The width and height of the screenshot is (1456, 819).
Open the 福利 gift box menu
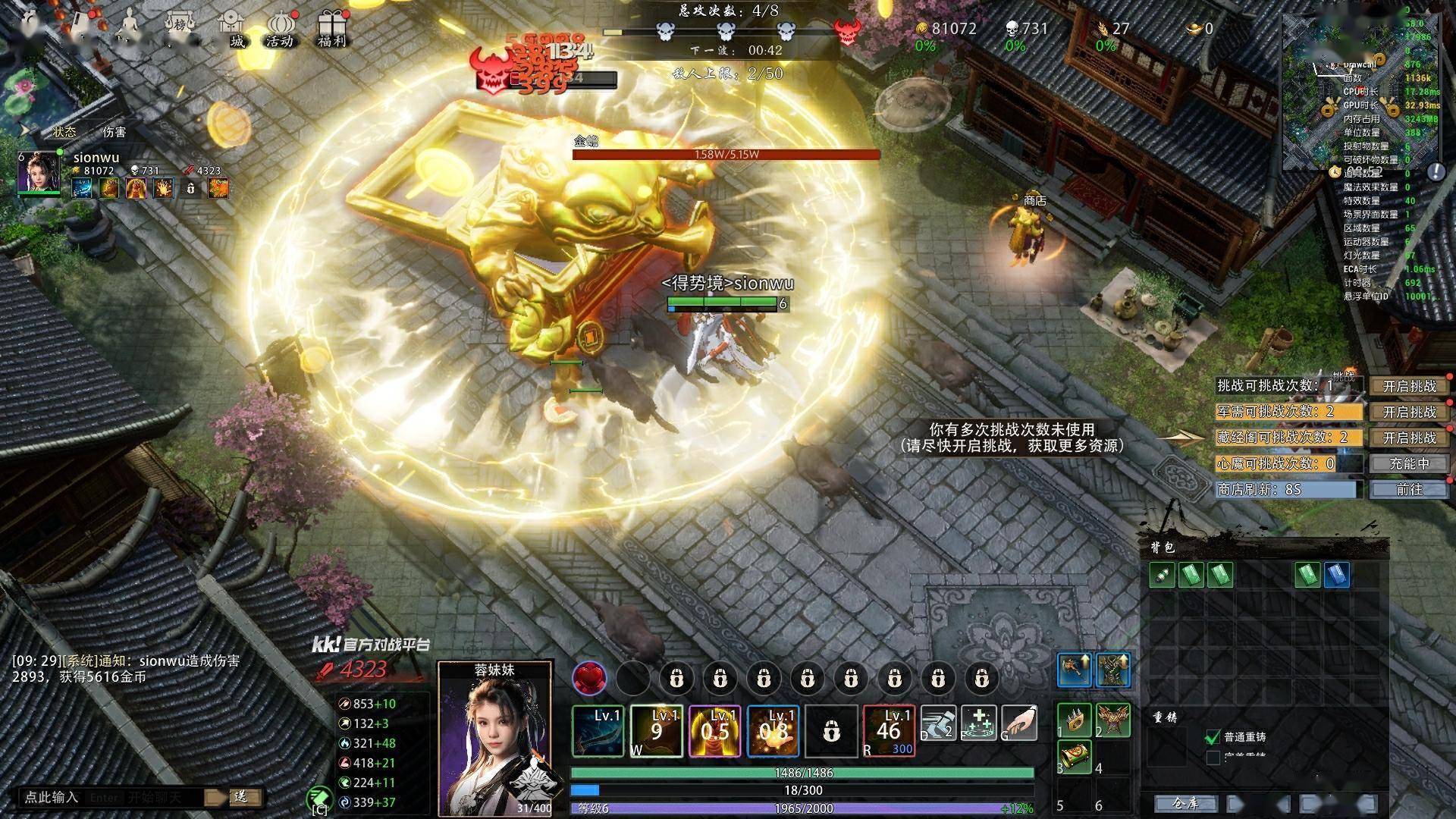tap(331, 29)
